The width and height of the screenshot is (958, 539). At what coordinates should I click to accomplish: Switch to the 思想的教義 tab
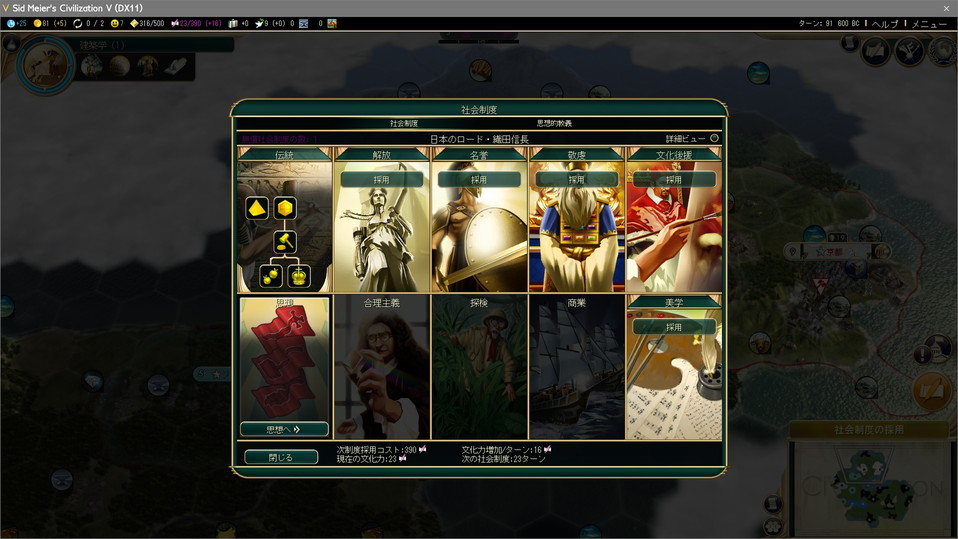554,123
